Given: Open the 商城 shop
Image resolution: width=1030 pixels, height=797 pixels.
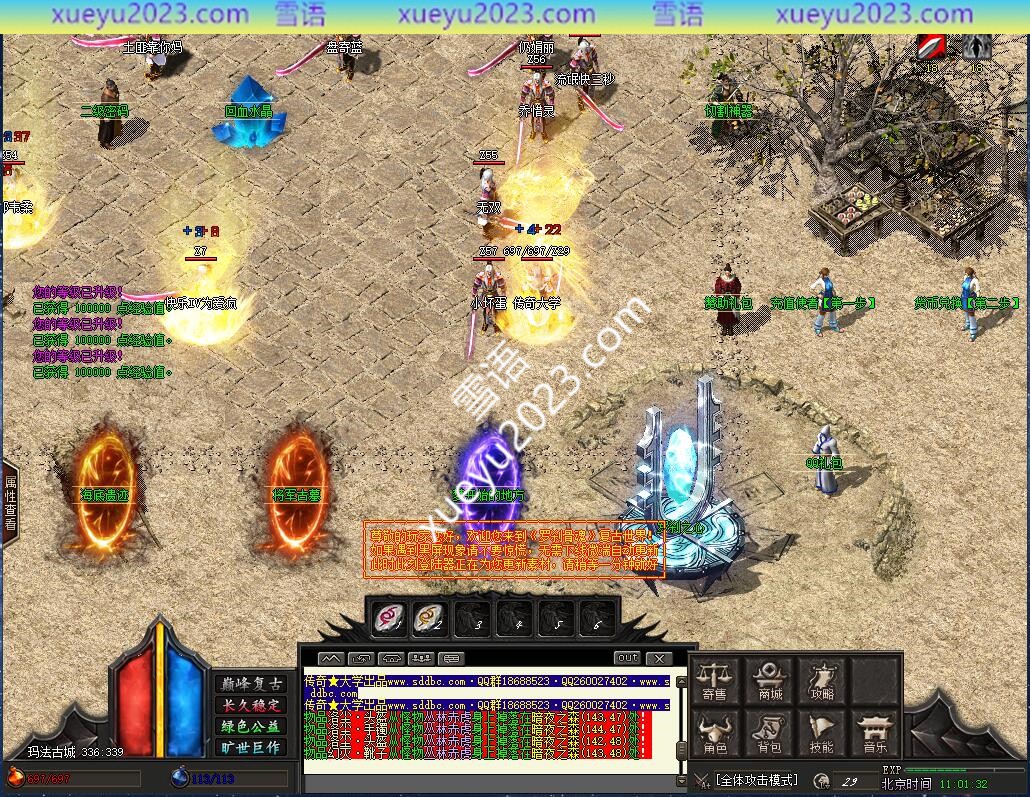Looking at the screenshot, I should click(x=769, y=681).
